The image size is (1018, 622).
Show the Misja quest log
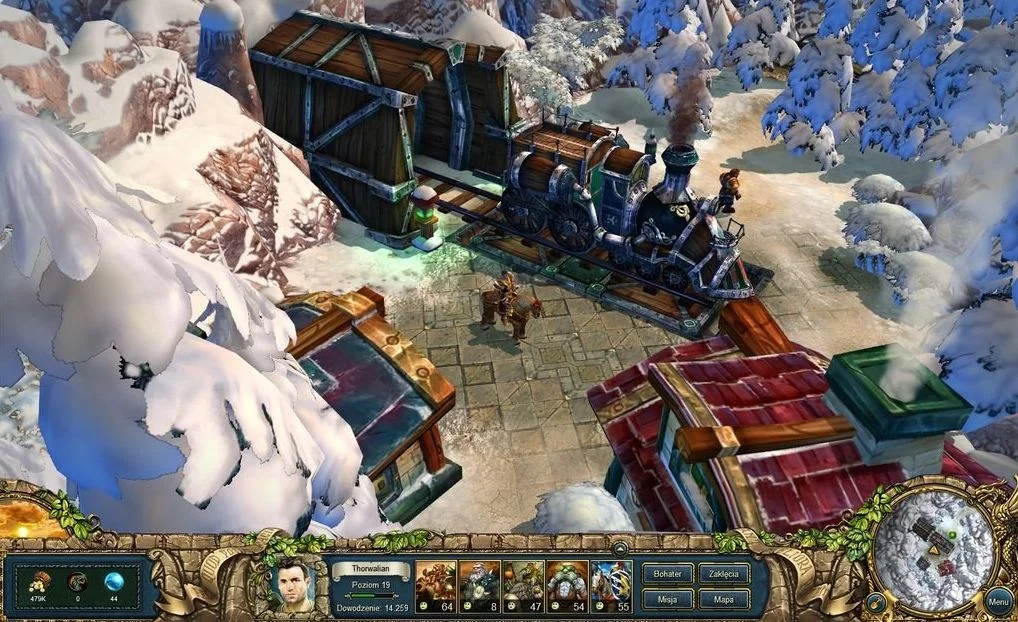(667, 598)
